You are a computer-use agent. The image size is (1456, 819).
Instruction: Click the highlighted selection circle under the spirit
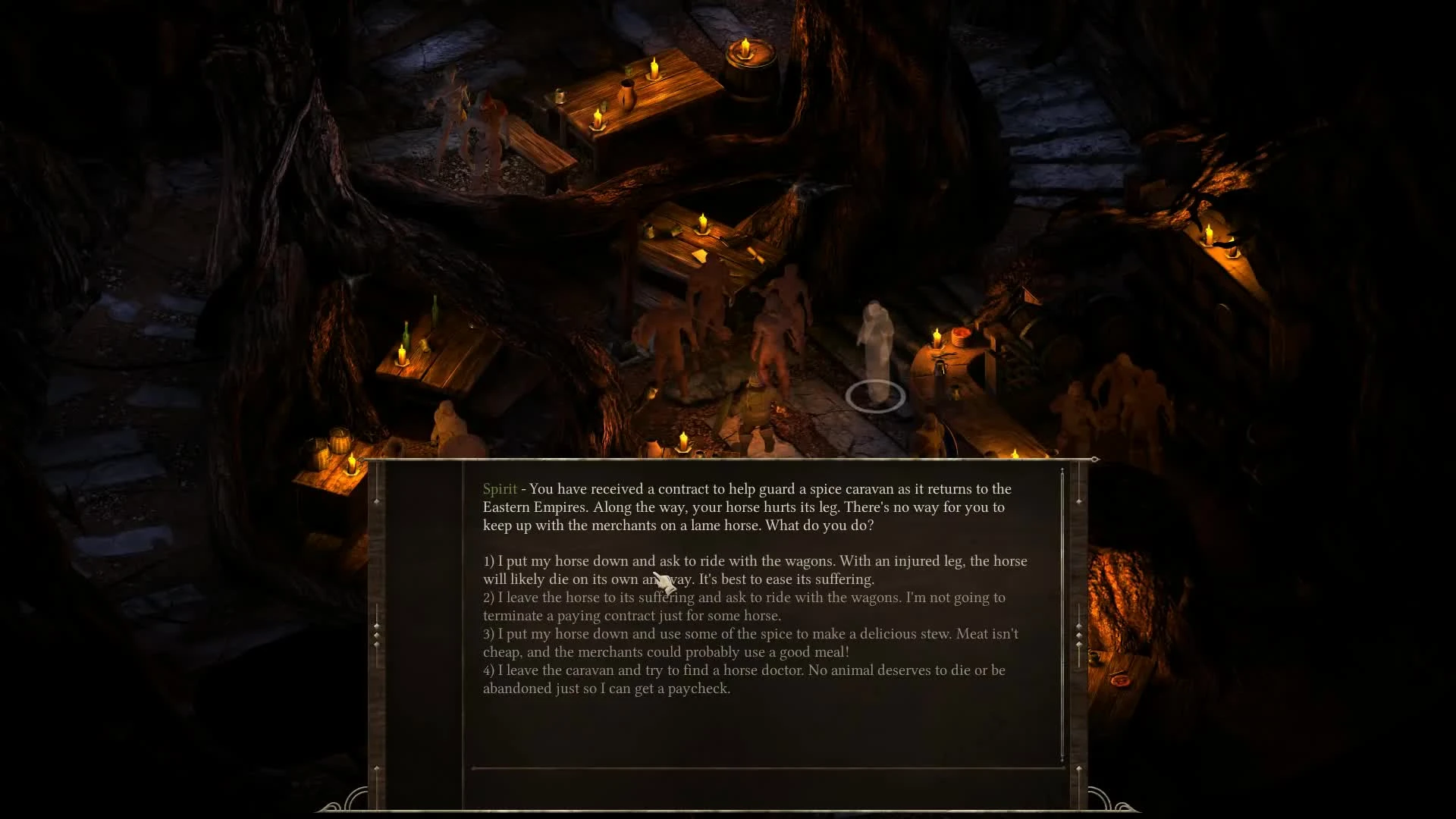(x=876, y=396)
